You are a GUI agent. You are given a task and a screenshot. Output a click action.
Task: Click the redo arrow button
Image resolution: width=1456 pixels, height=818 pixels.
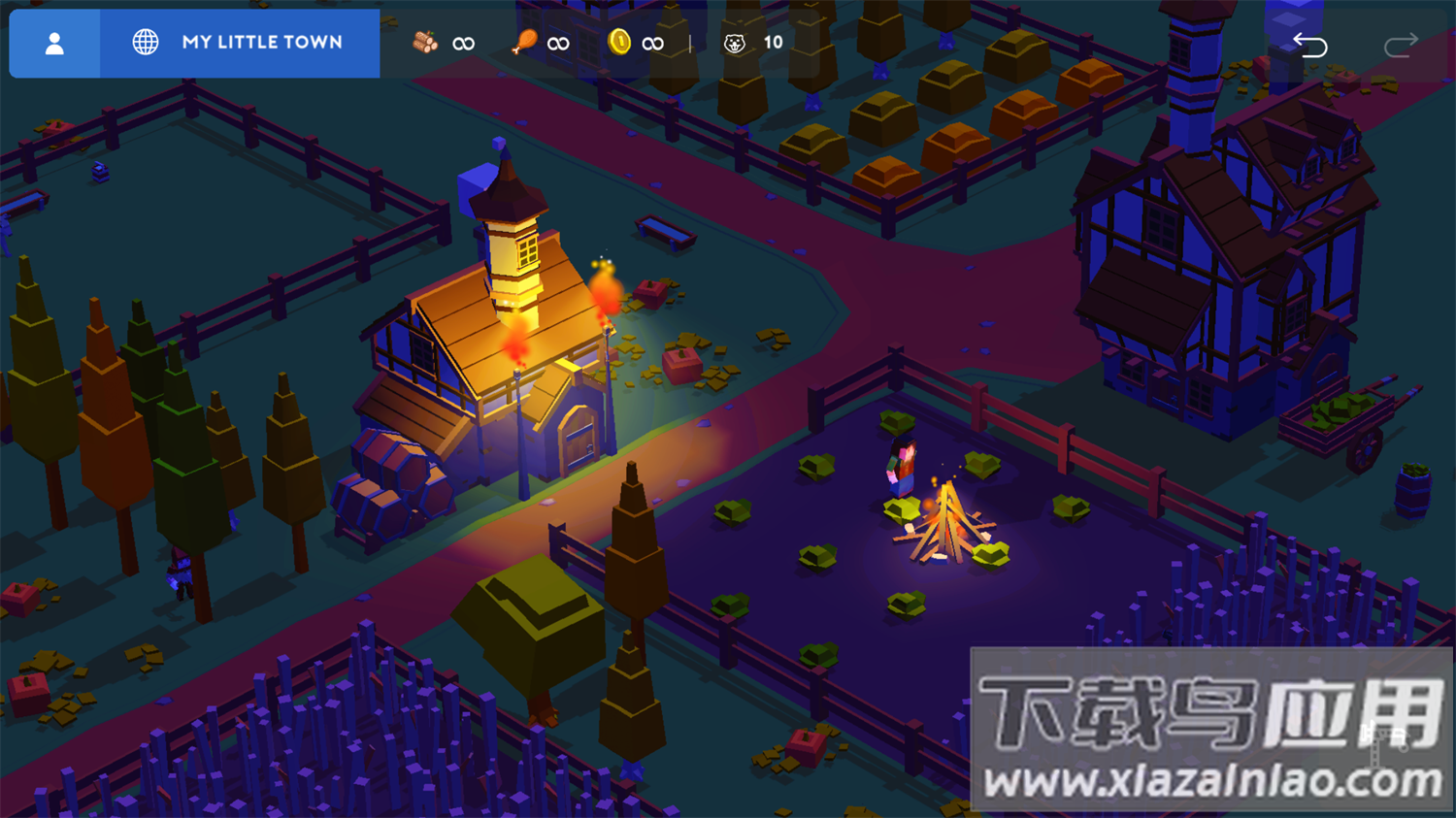pos(1400,45)
